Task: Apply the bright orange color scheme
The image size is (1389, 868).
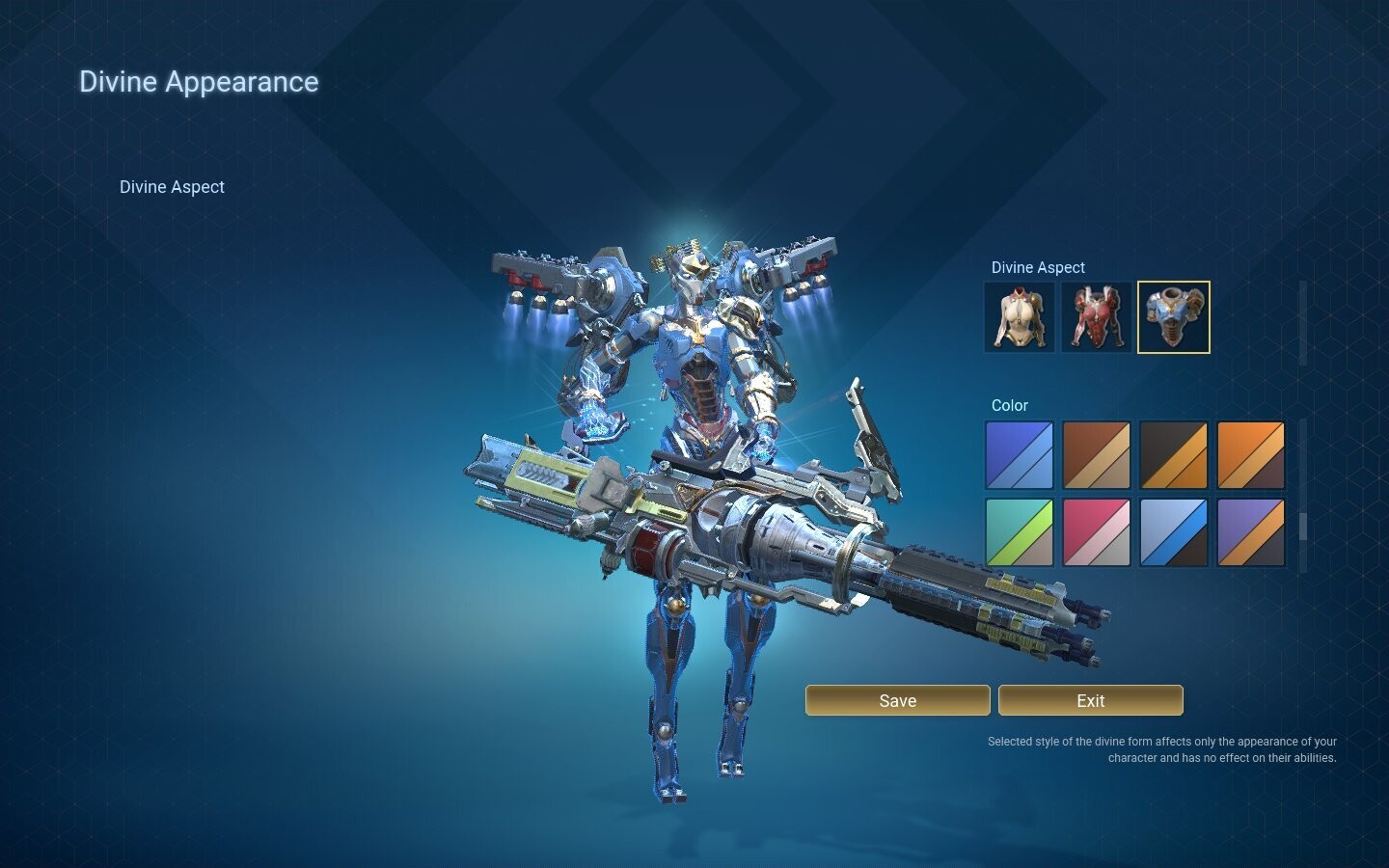Action: point(1251,454)
